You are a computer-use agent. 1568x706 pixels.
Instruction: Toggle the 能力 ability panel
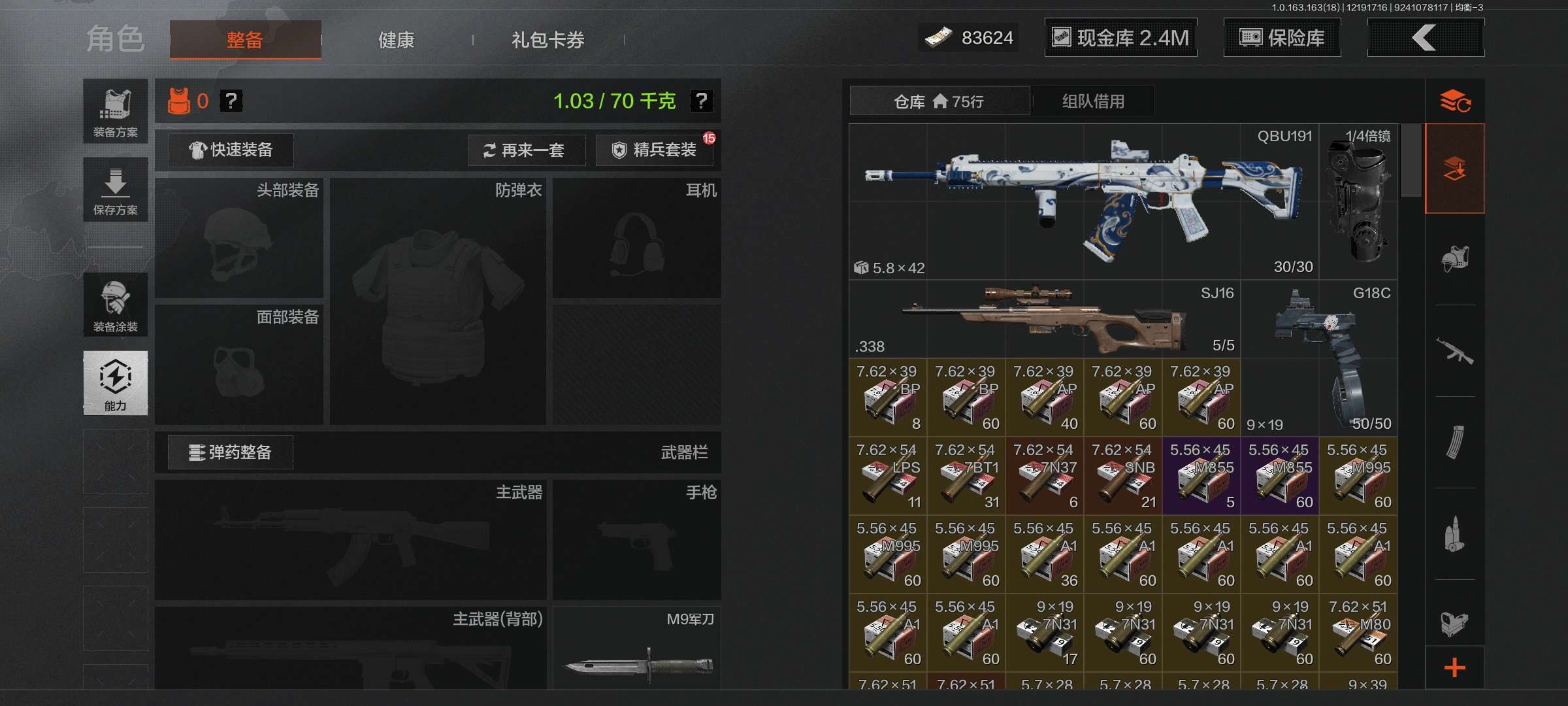point(115,384)
